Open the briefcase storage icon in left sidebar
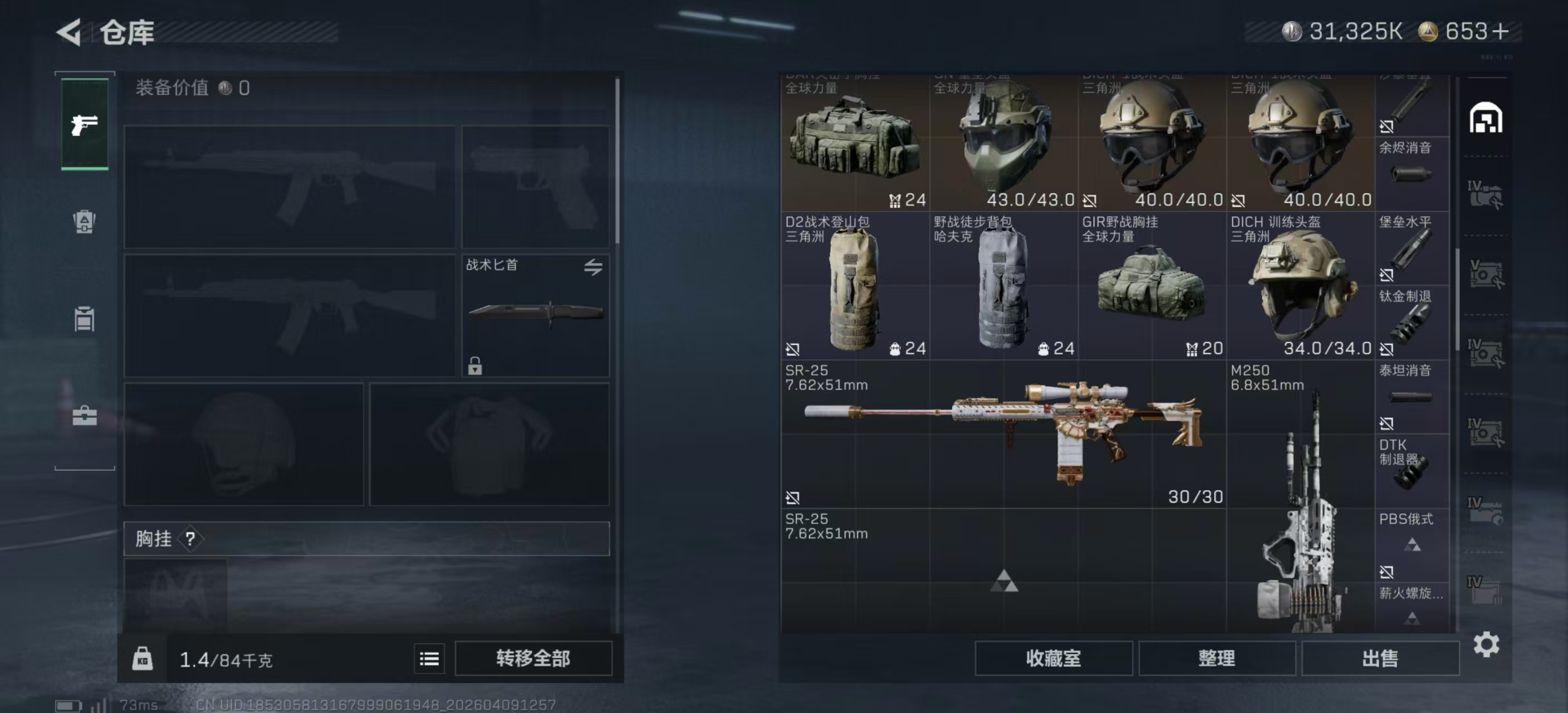 click(84, 417)
